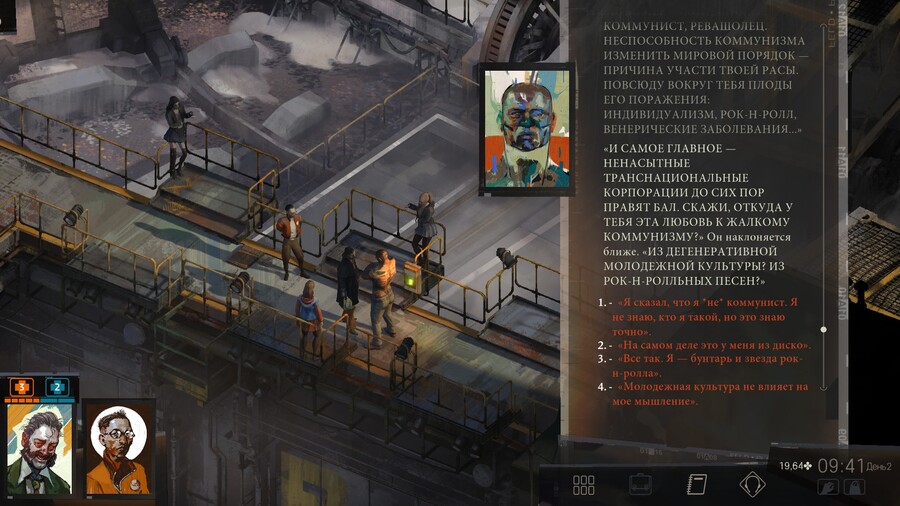Screen dimensions: 900x506
Task: Select Kim Kitsuragi's portrait in orange jacket
Action: [x=118, y=448]
